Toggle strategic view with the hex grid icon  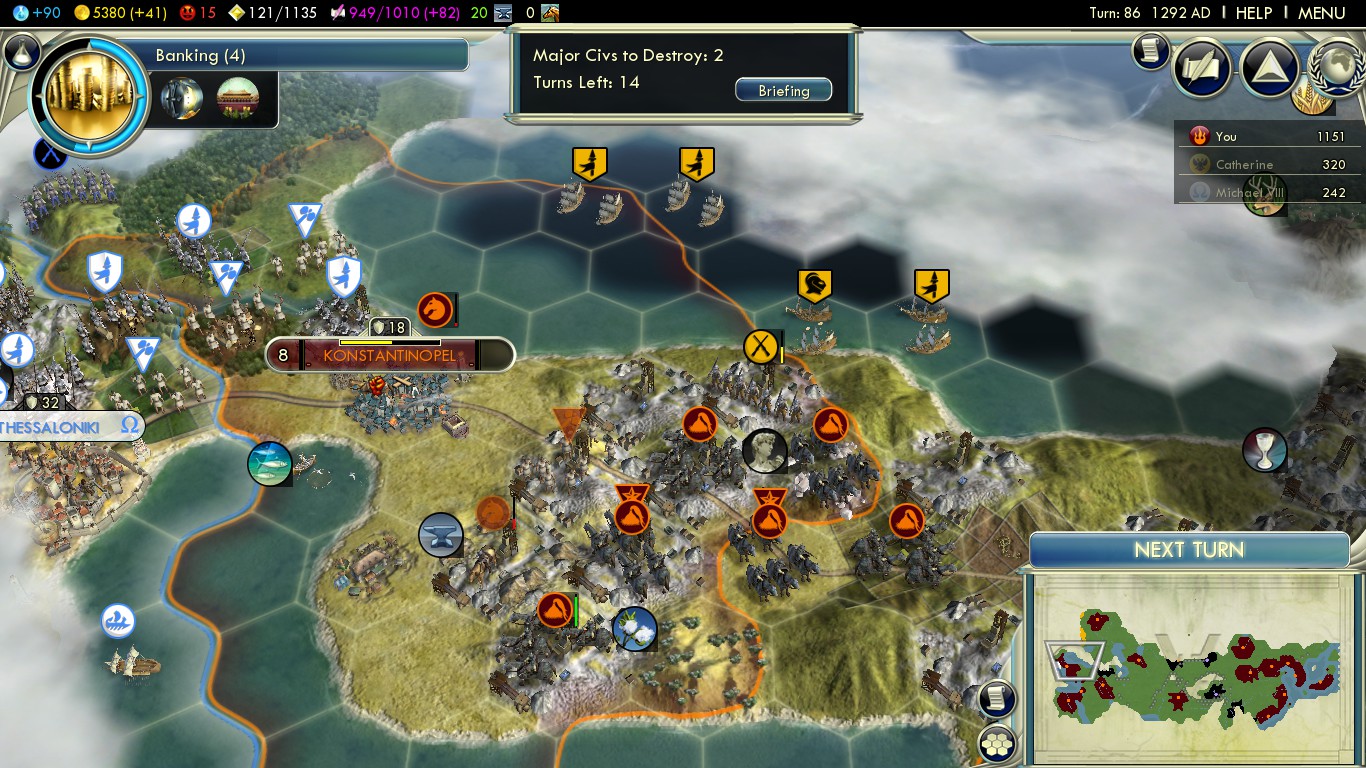(x=996, y=744)
